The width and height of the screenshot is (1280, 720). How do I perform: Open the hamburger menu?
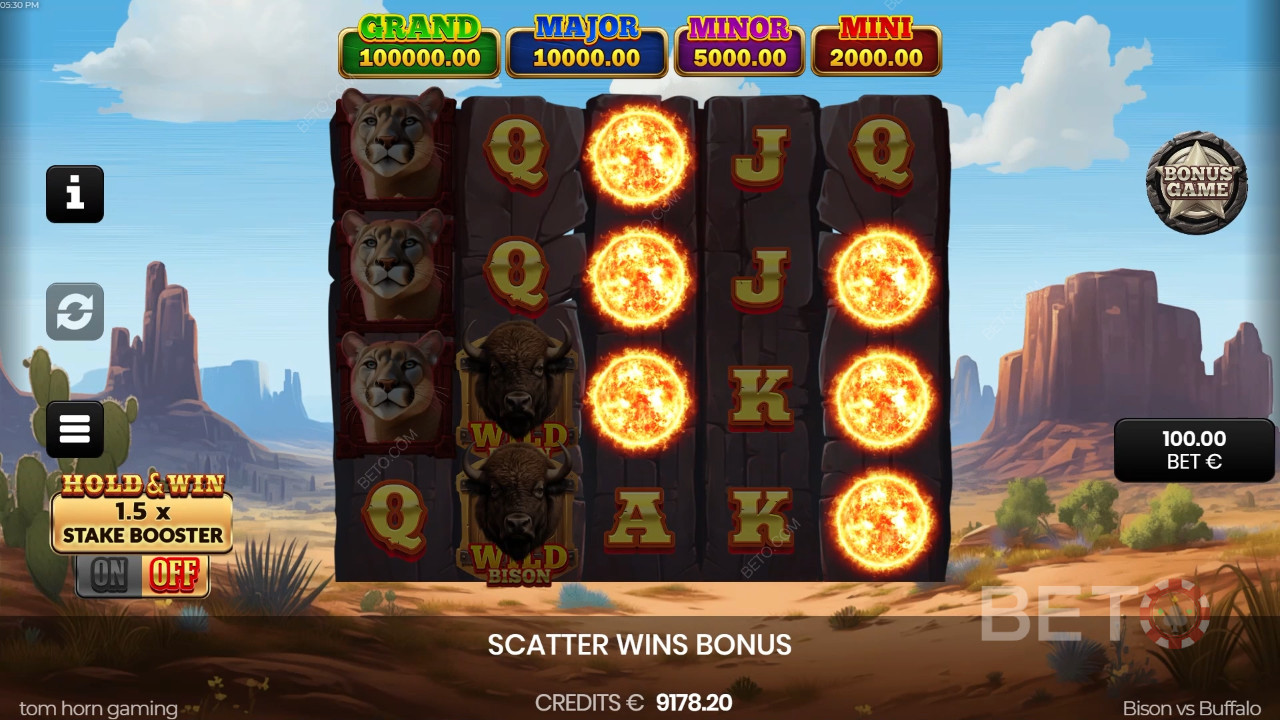[x=75, y=429]
